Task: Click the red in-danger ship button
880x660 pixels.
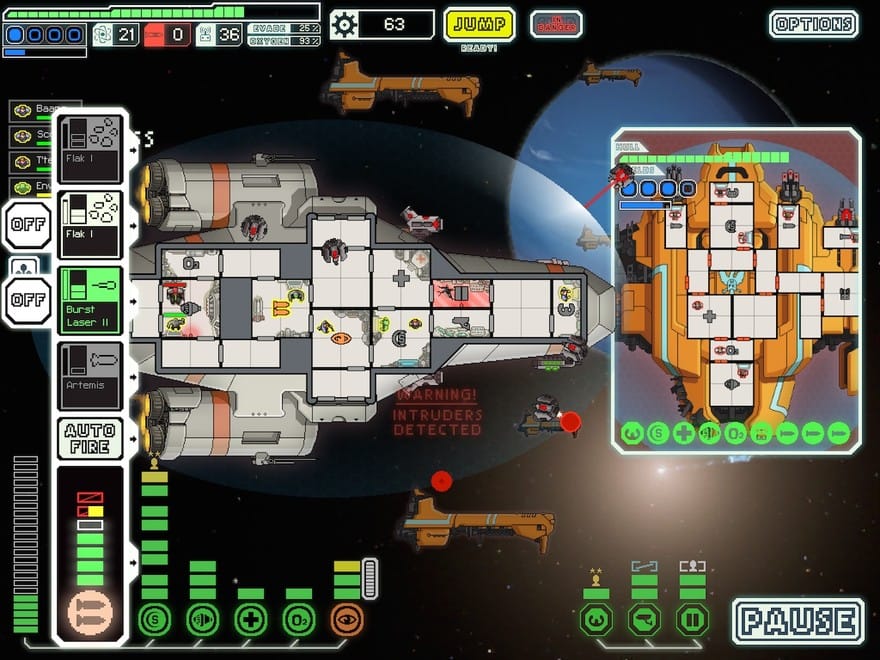Action: pyautogui.click(x=556, y=24)
